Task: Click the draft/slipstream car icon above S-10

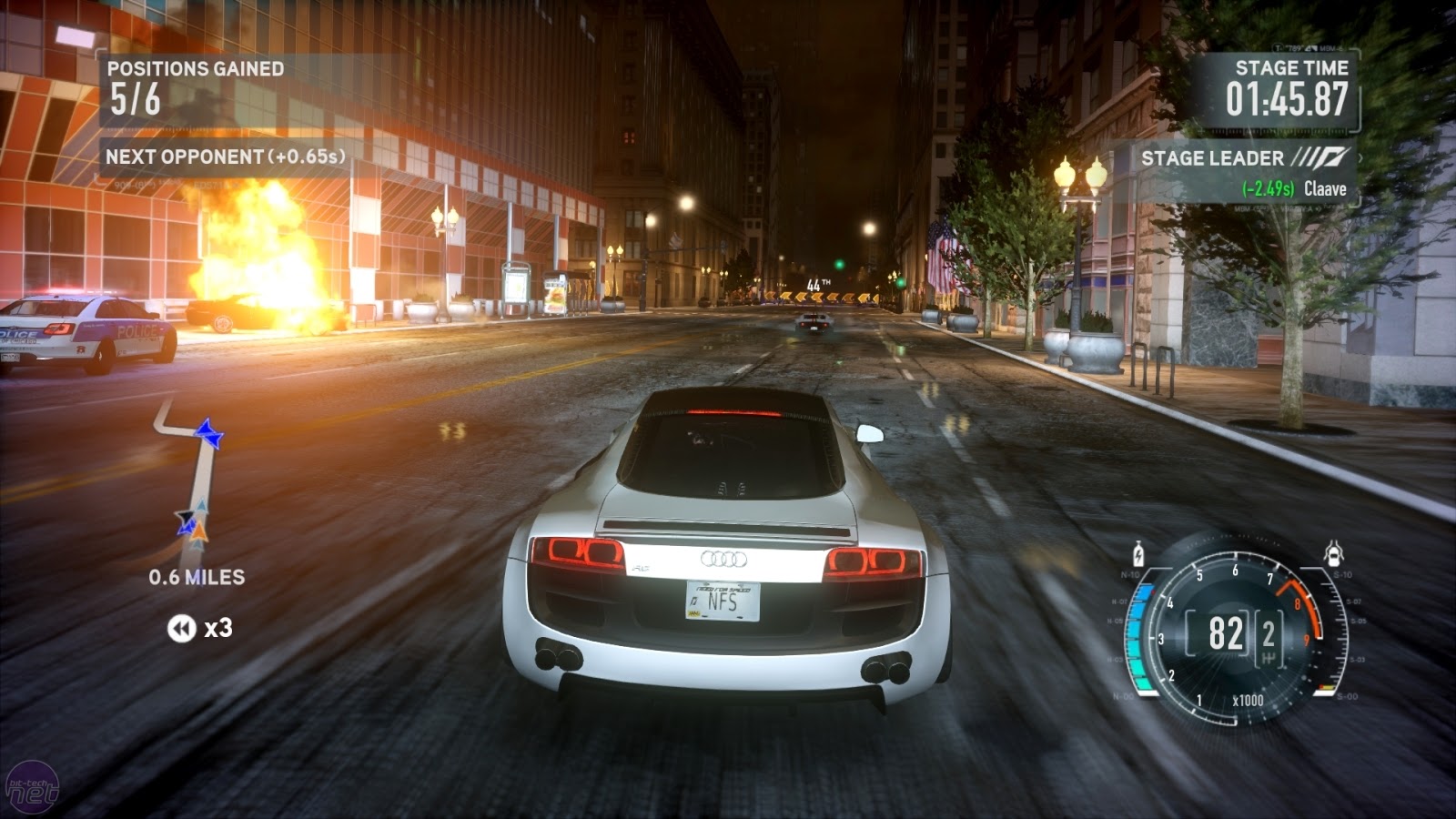Action: [x=1333, y=552]
